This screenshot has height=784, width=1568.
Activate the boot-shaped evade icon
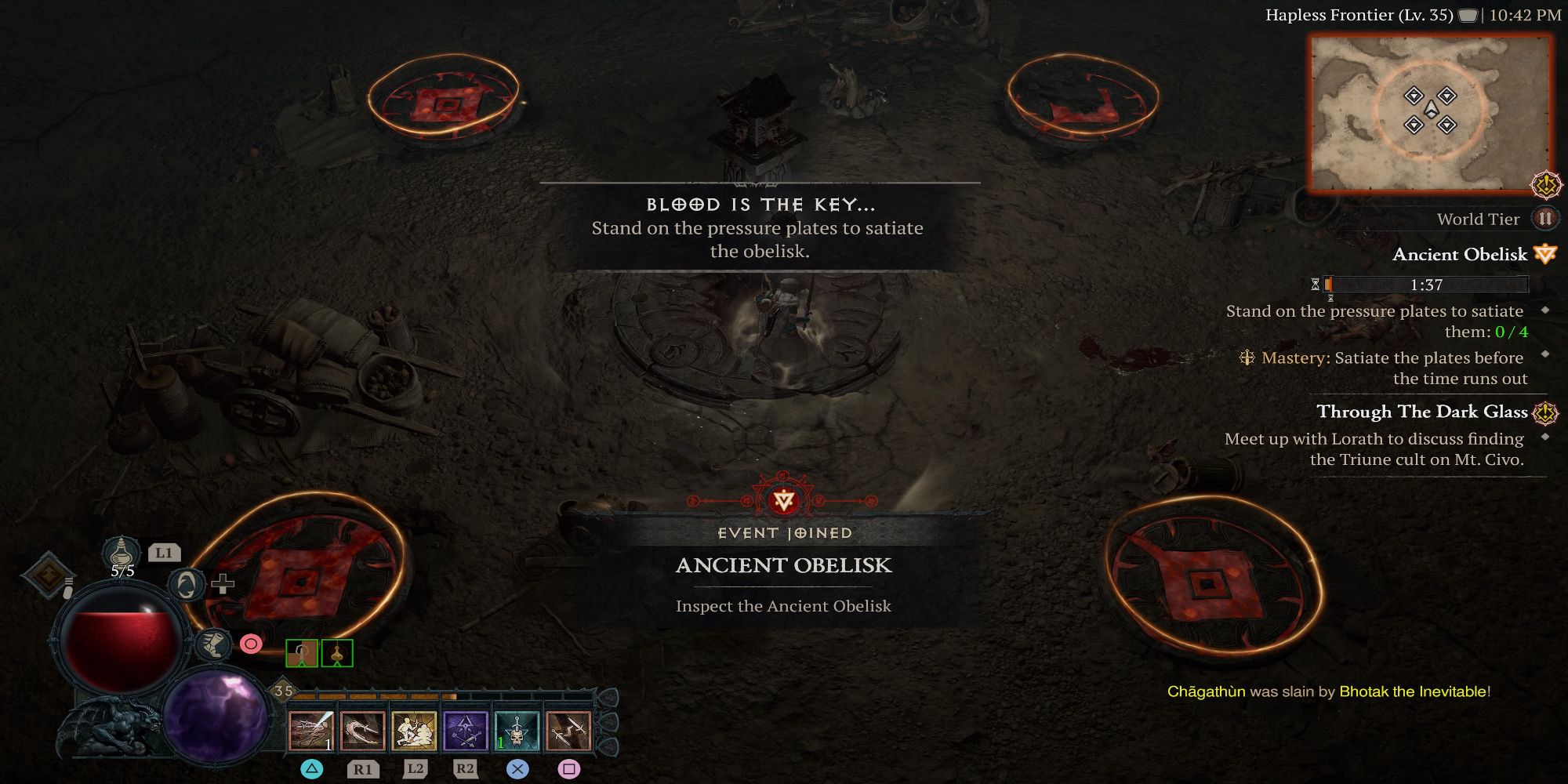[x=212, y=644]
